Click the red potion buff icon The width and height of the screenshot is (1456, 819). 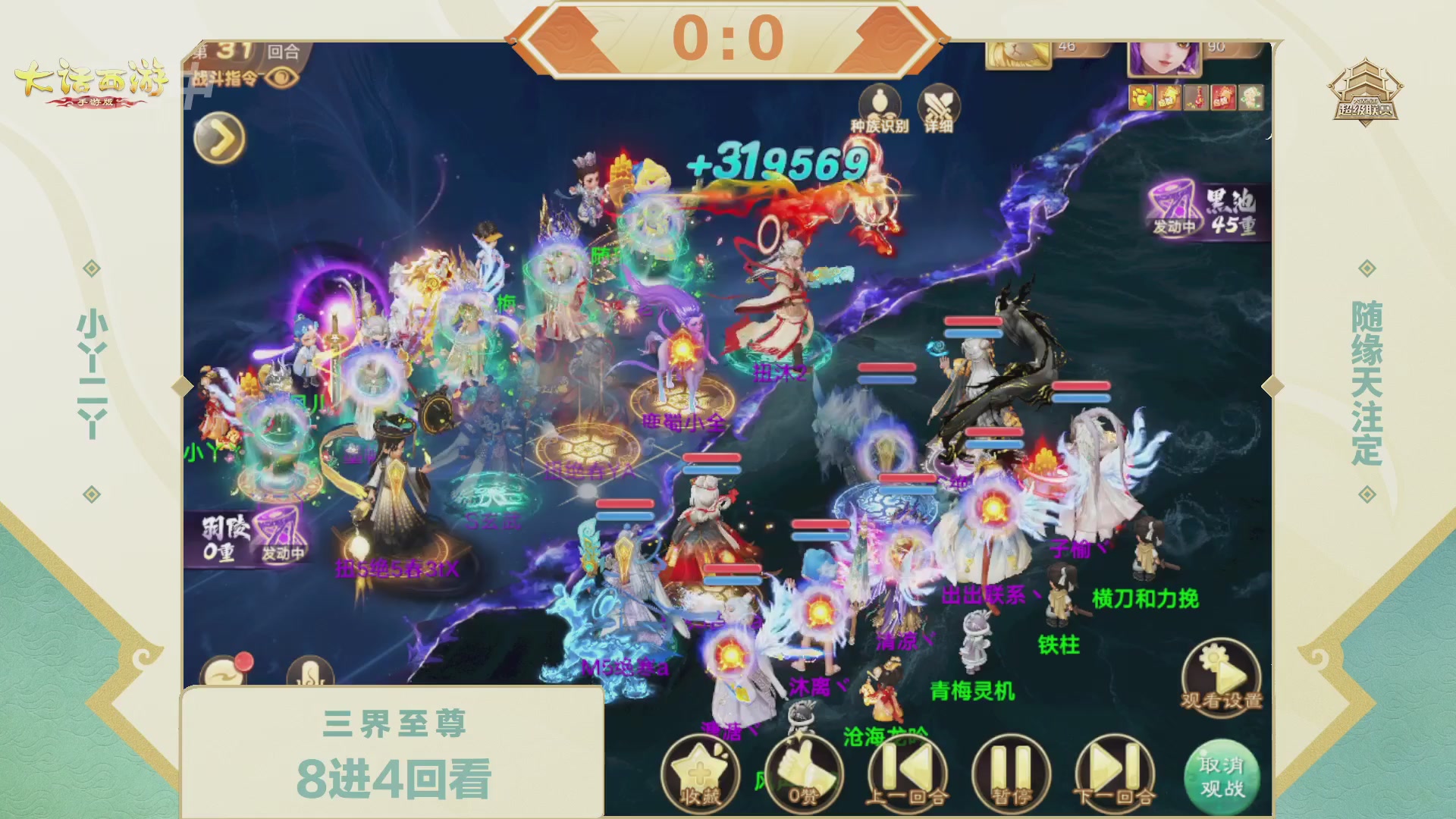pos(1194,96)
